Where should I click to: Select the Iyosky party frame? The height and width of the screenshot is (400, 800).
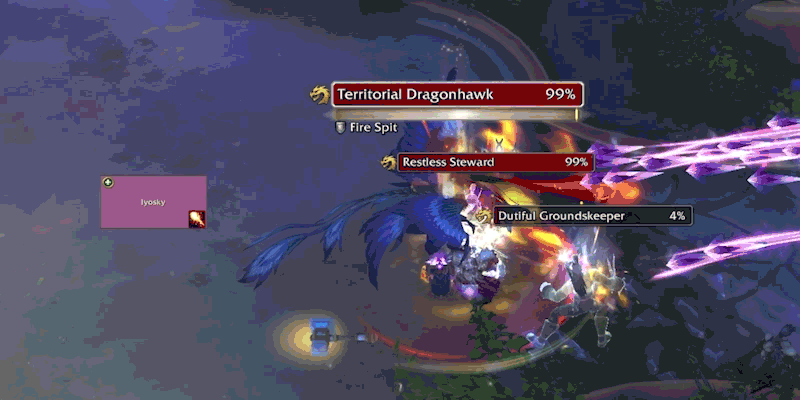point(153,200)
